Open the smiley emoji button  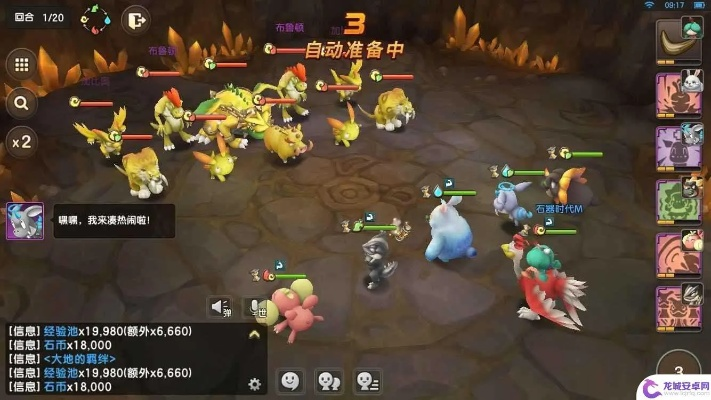tap(290, 380)
